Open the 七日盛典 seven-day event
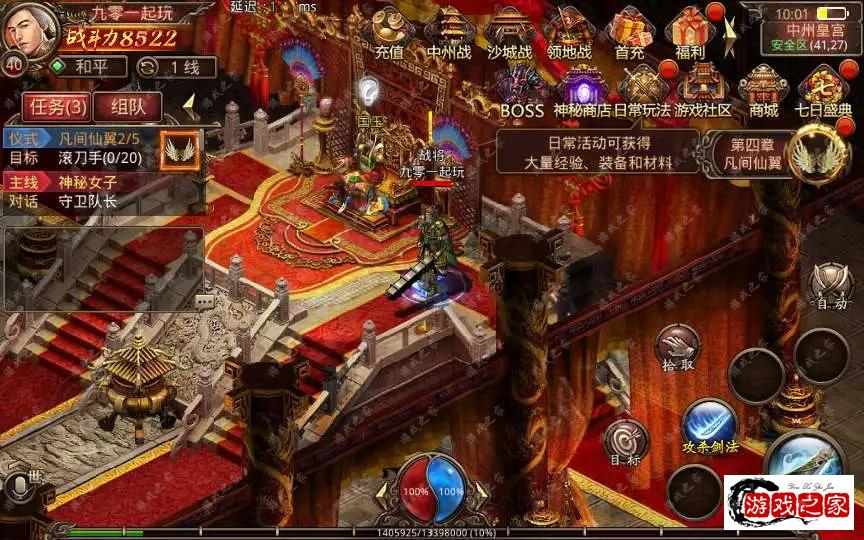This screenshot has width=864, height=540. pyautogui.click(x=824, y=88)
